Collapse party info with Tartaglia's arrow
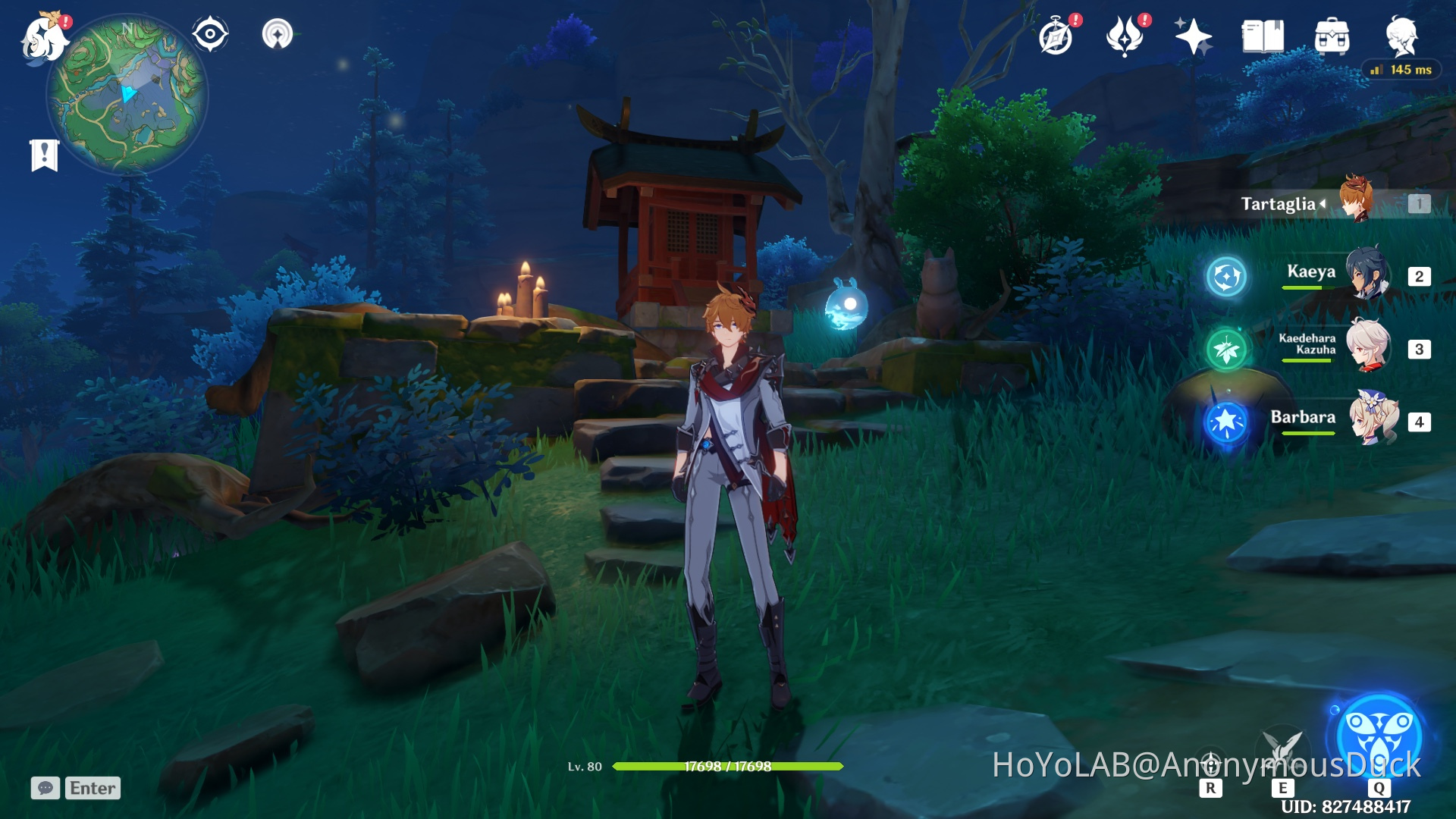This screenshot has width=1456, height=819. 1322,202
